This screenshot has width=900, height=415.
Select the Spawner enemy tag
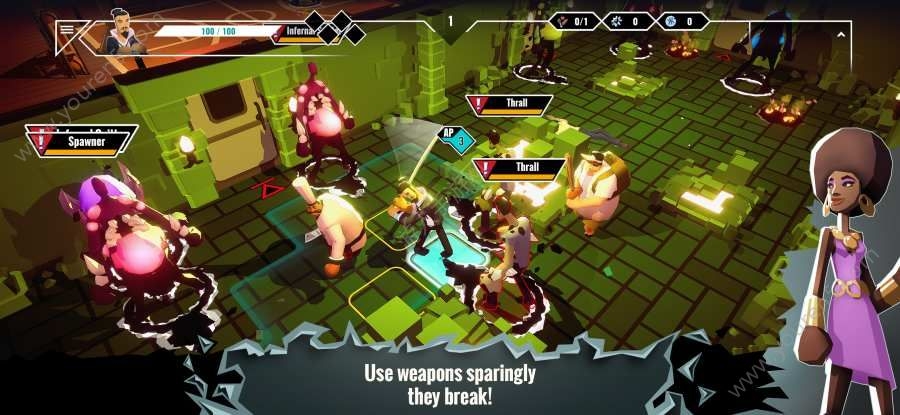84,142
